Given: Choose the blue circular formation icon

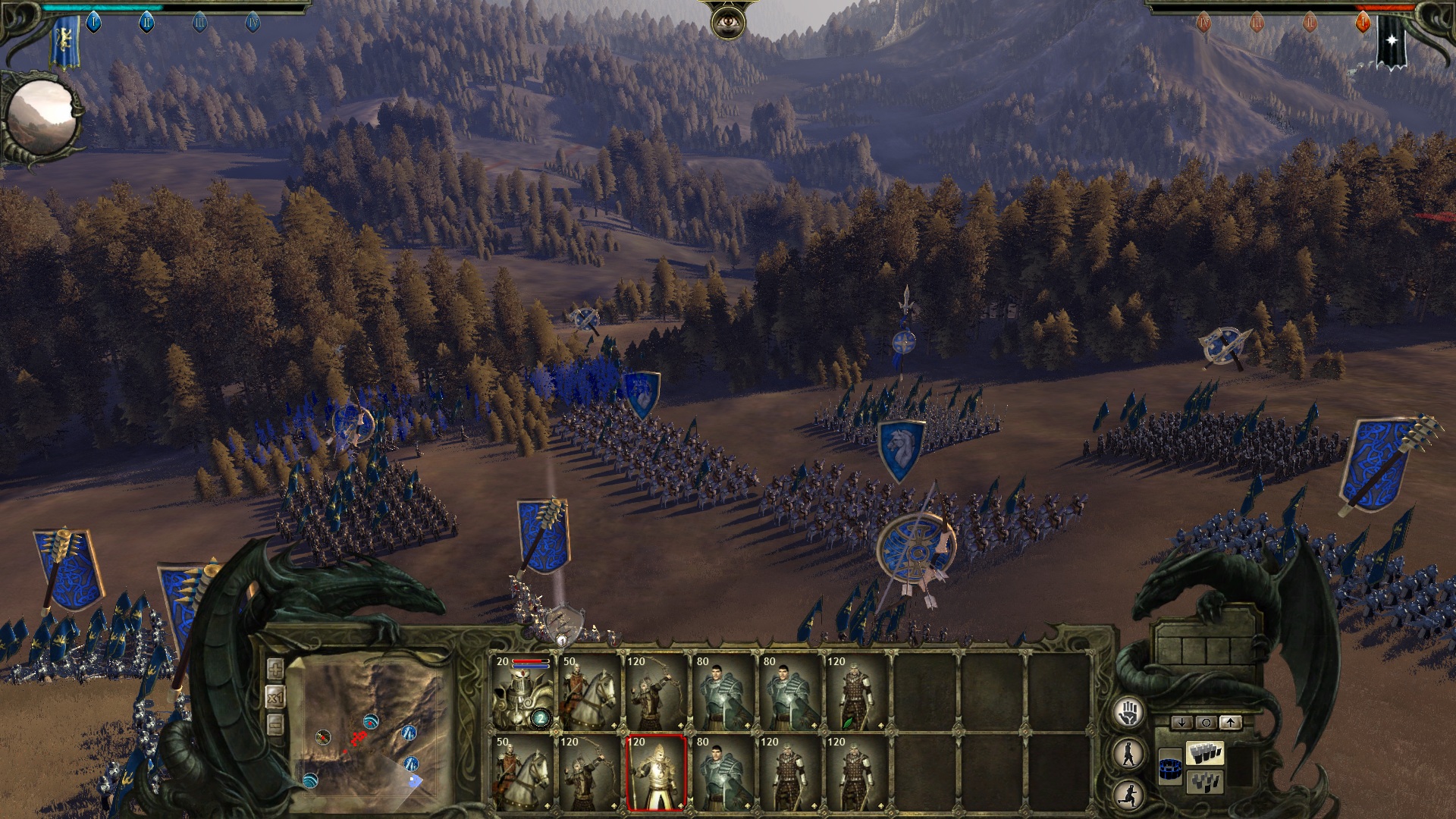Looking at the screenshot, I should [x=1171, y=768].
